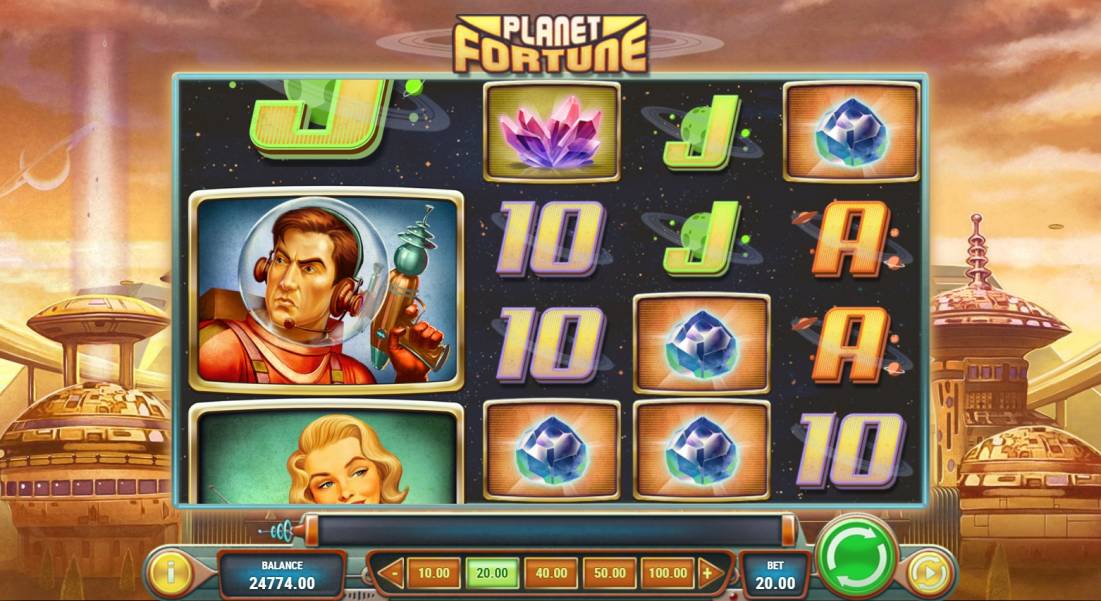
Task: Open the yellow info paytable button
Action: (171, 574)
